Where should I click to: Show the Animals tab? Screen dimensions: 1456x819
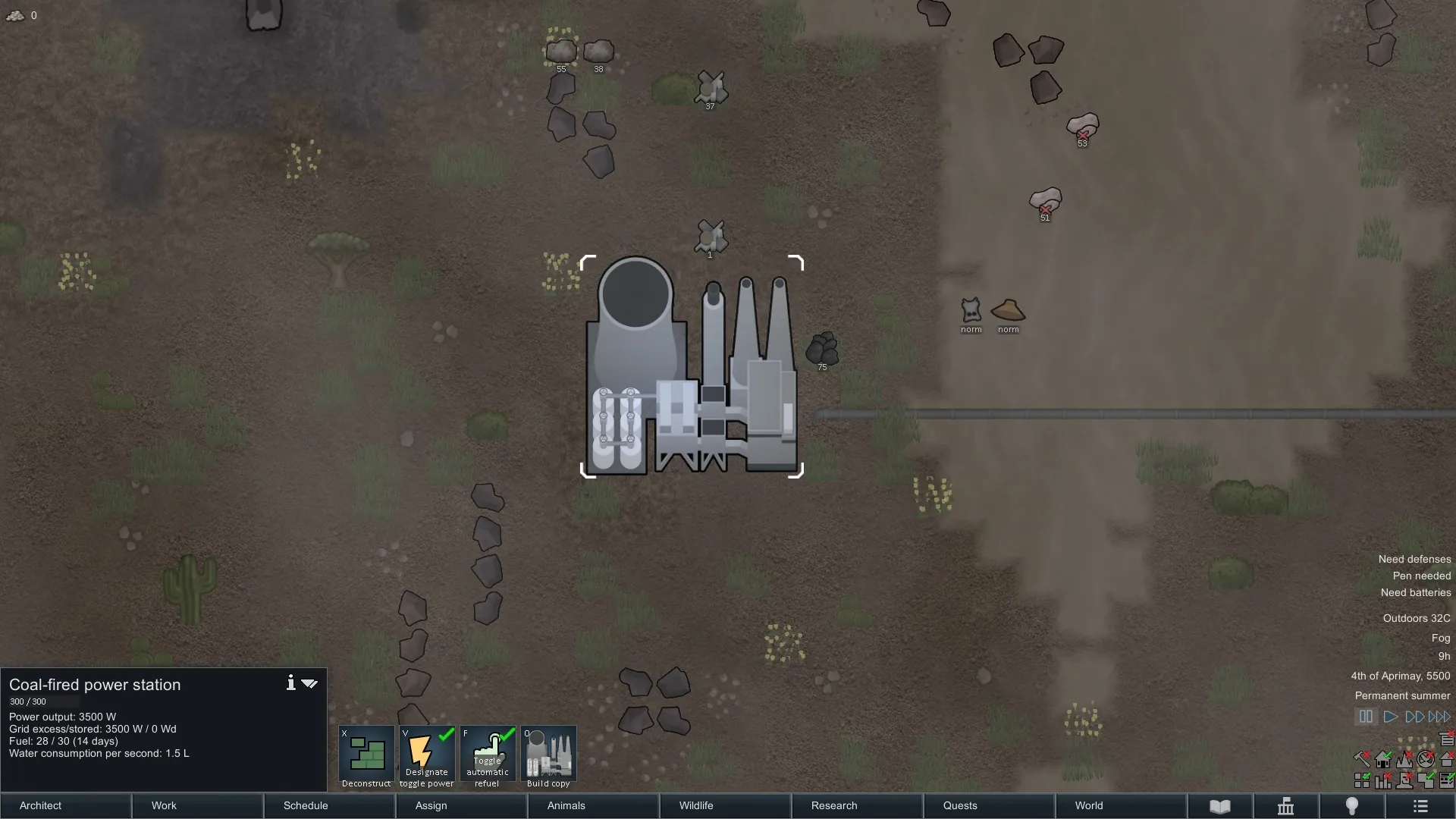point(594,805)
